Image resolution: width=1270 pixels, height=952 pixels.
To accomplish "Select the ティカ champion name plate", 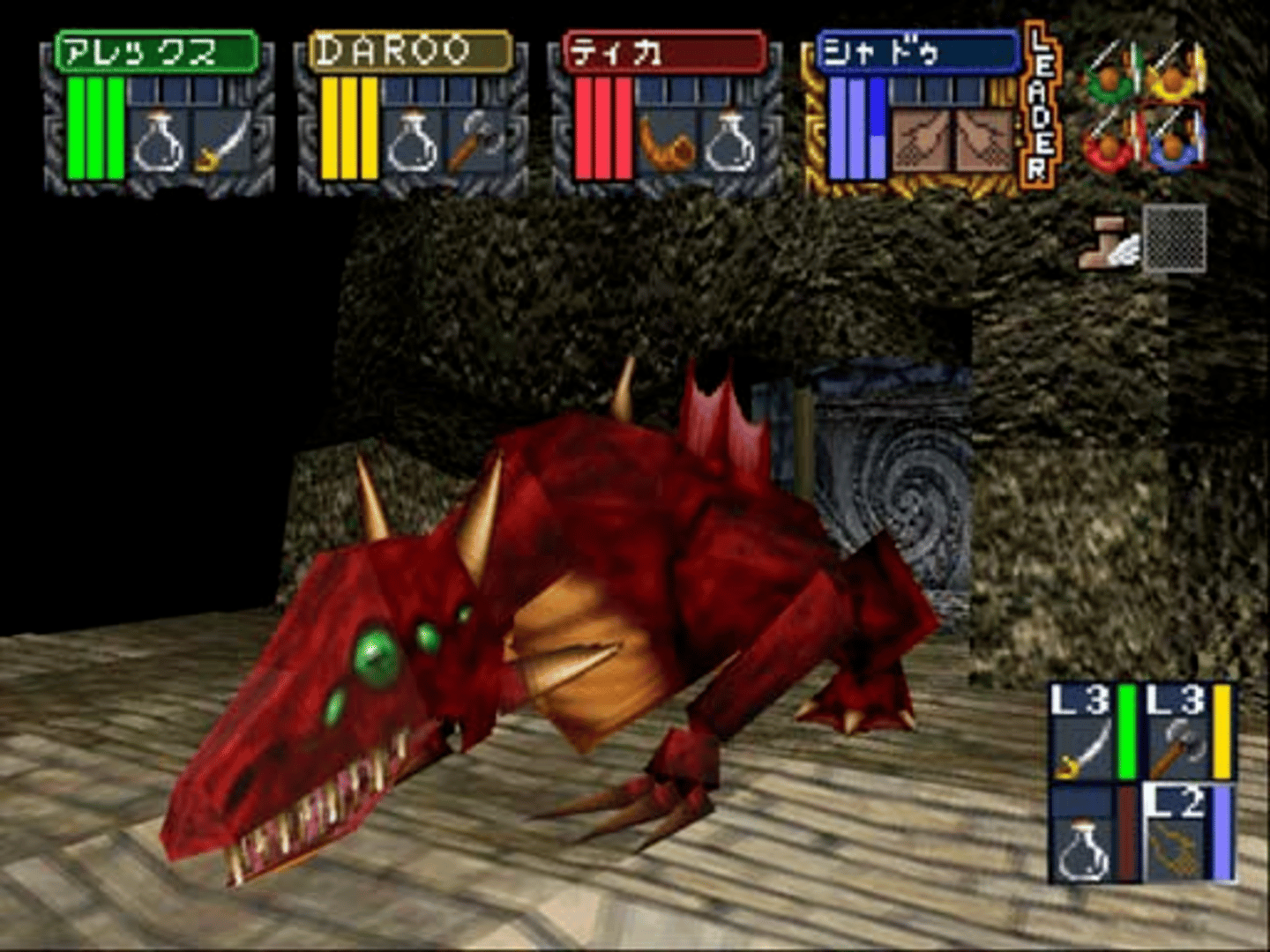I will [x=664, y=53].
